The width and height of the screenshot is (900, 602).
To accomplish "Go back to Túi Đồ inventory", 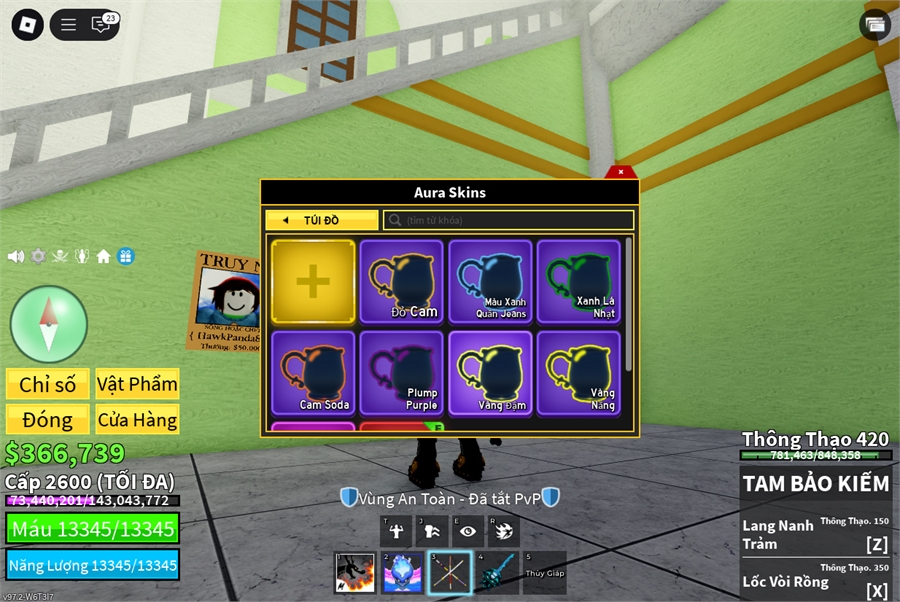I will [x=322, y=220].
